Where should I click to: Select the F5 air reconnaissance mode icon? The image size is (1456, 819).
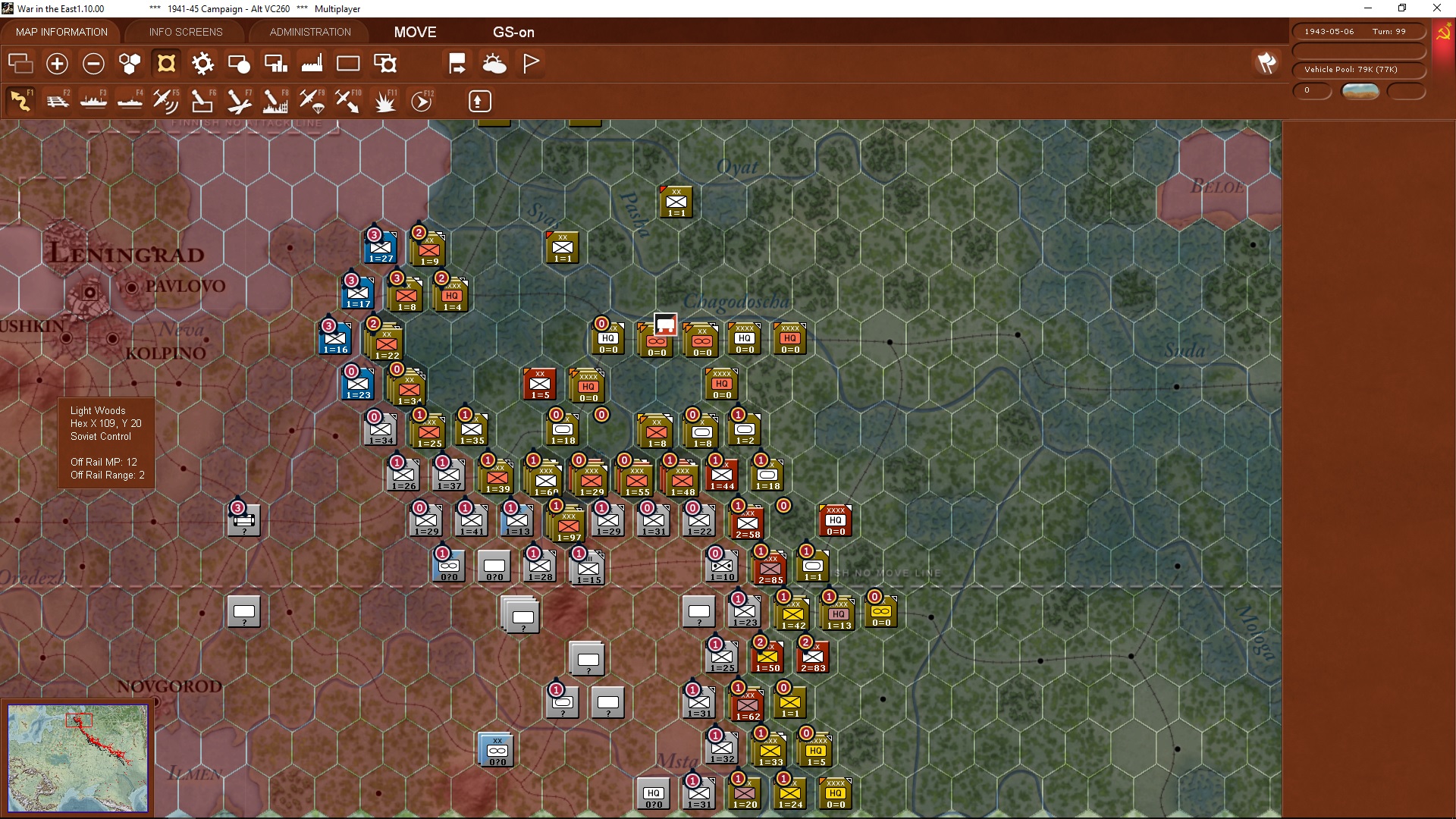pos(166,100)
